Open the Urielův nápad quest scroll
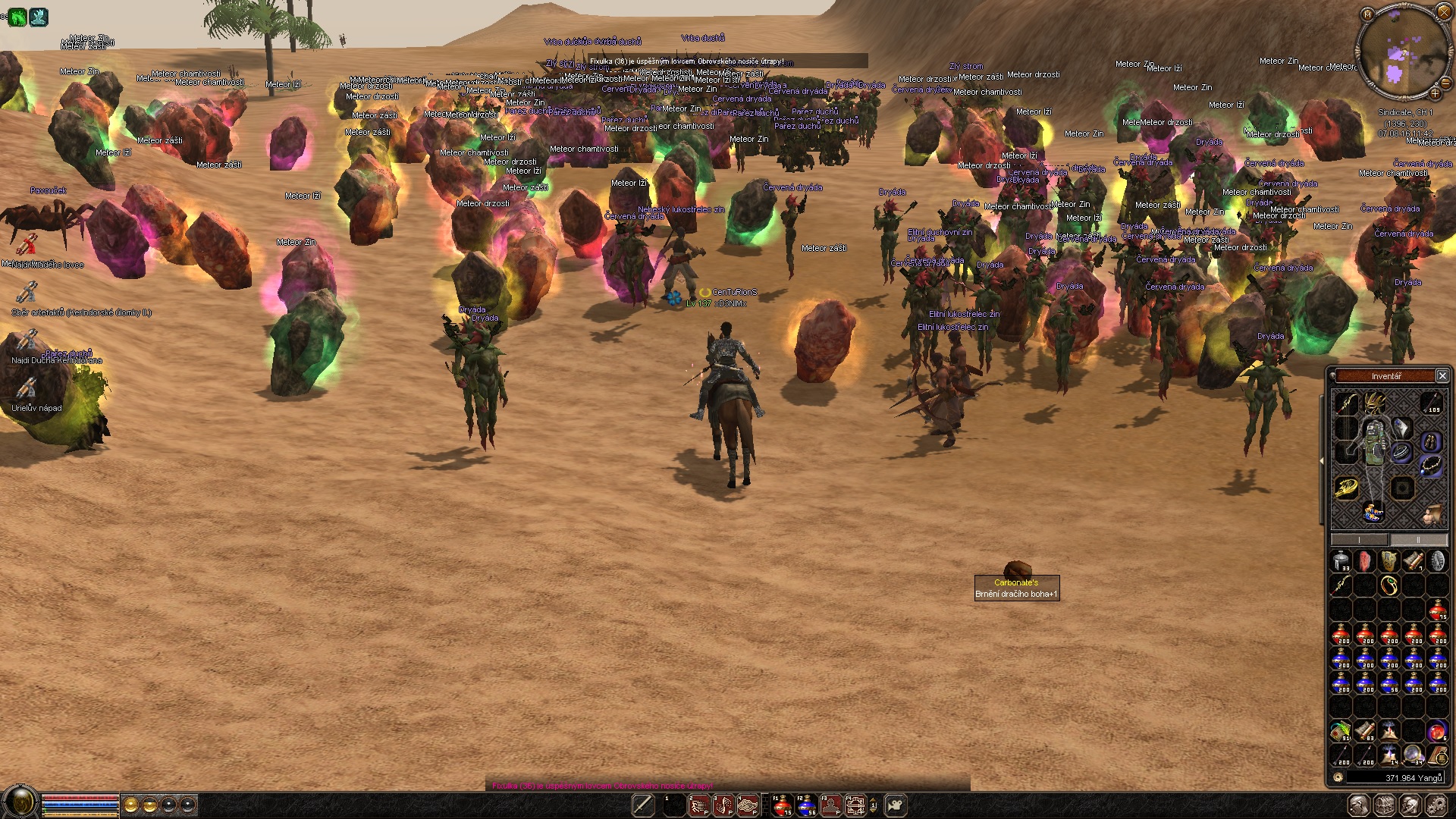Image resolution: width=1456 pixels, height=819 pixels. [27, 390]
